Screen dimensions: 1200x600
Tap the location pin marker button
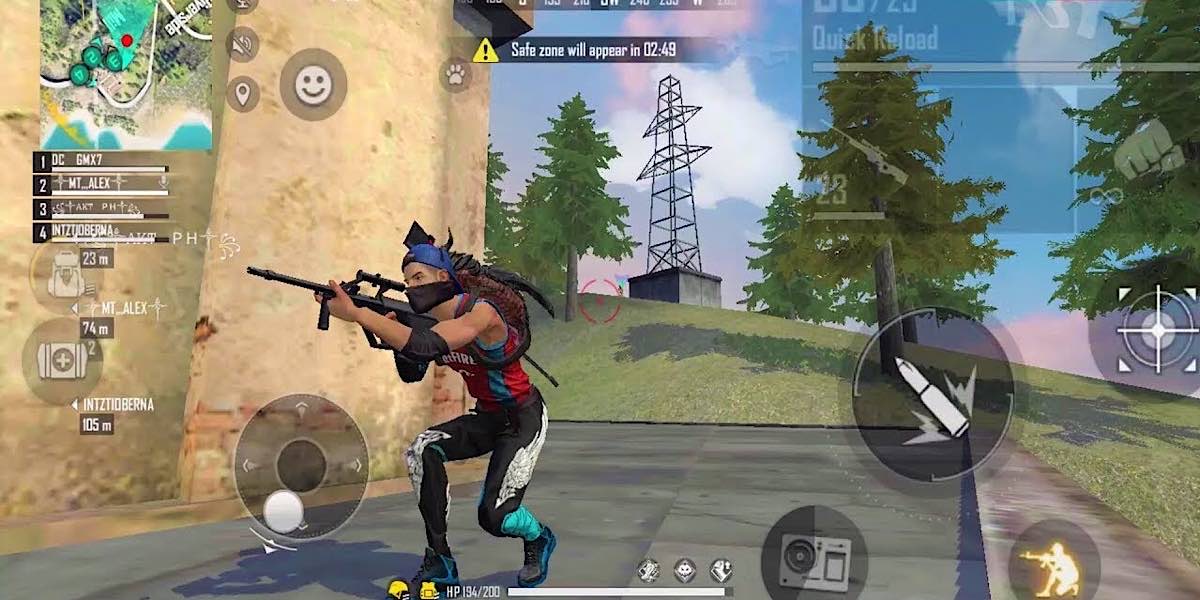pos(242,95)
